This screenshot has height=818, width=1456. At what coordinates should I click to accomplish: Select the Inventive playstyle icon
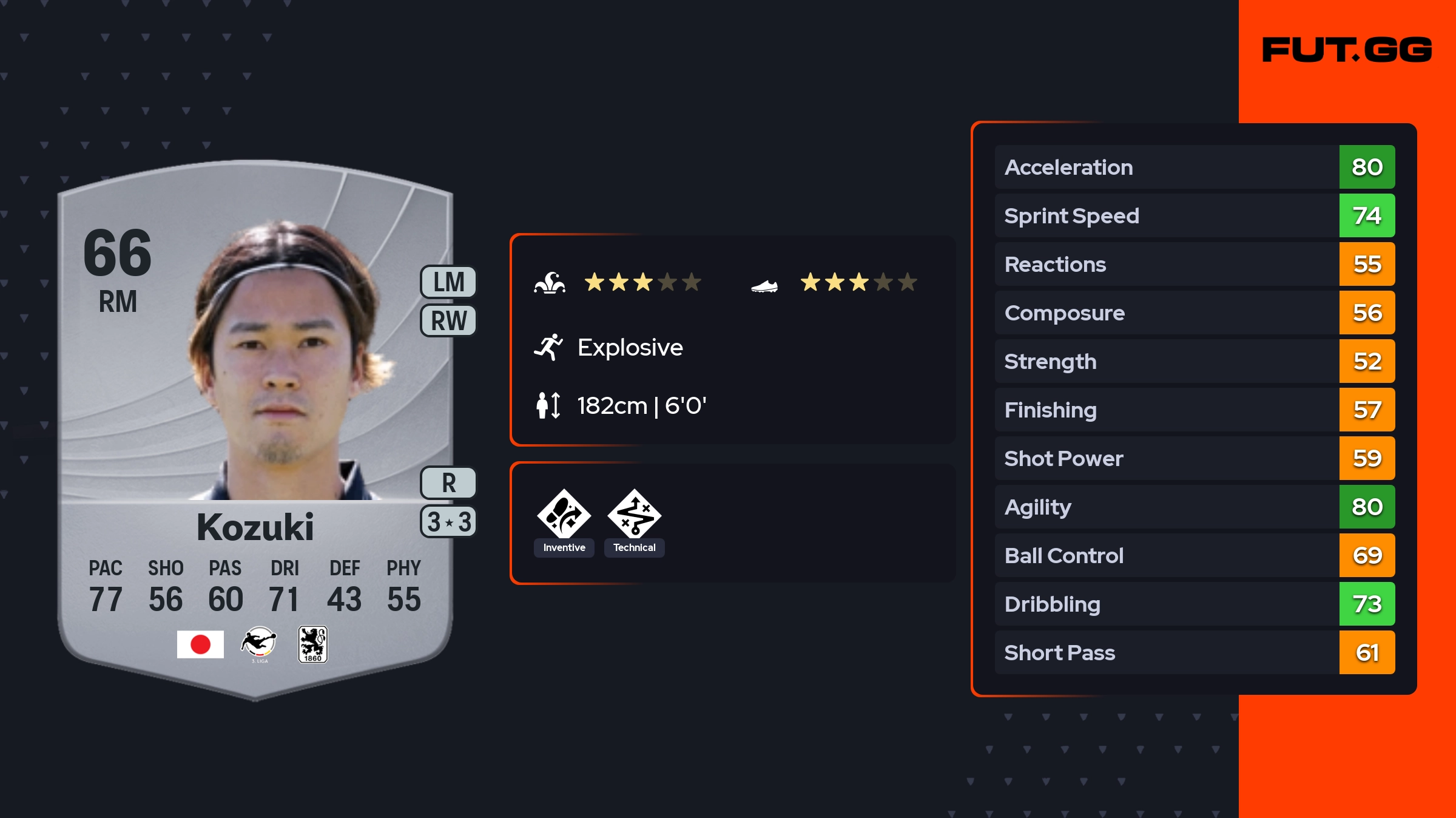click(564, 515)
